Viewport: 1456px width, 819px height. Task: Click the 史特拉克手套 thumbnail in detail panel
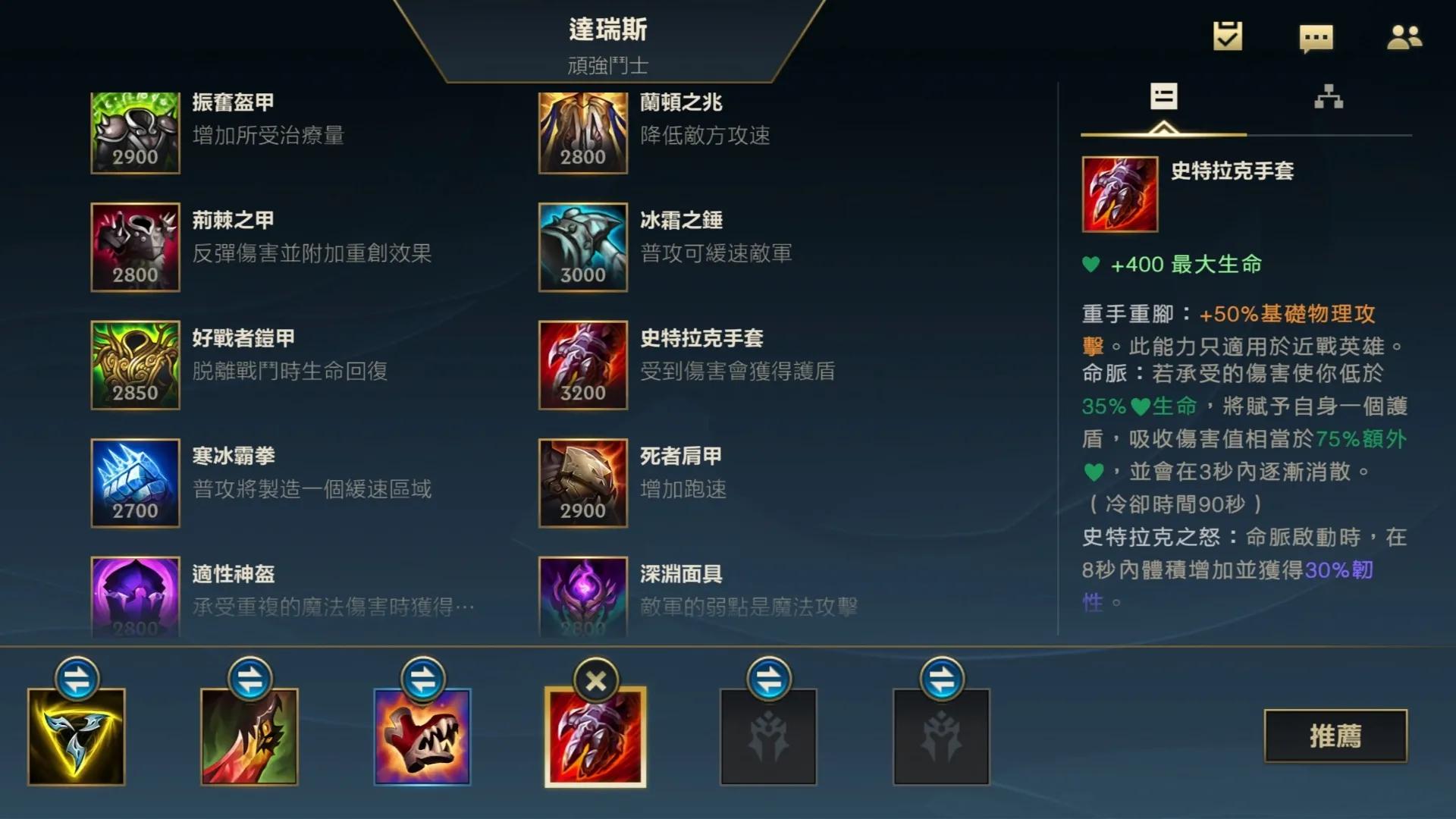pyautogui.click(x=1120, y=196)
